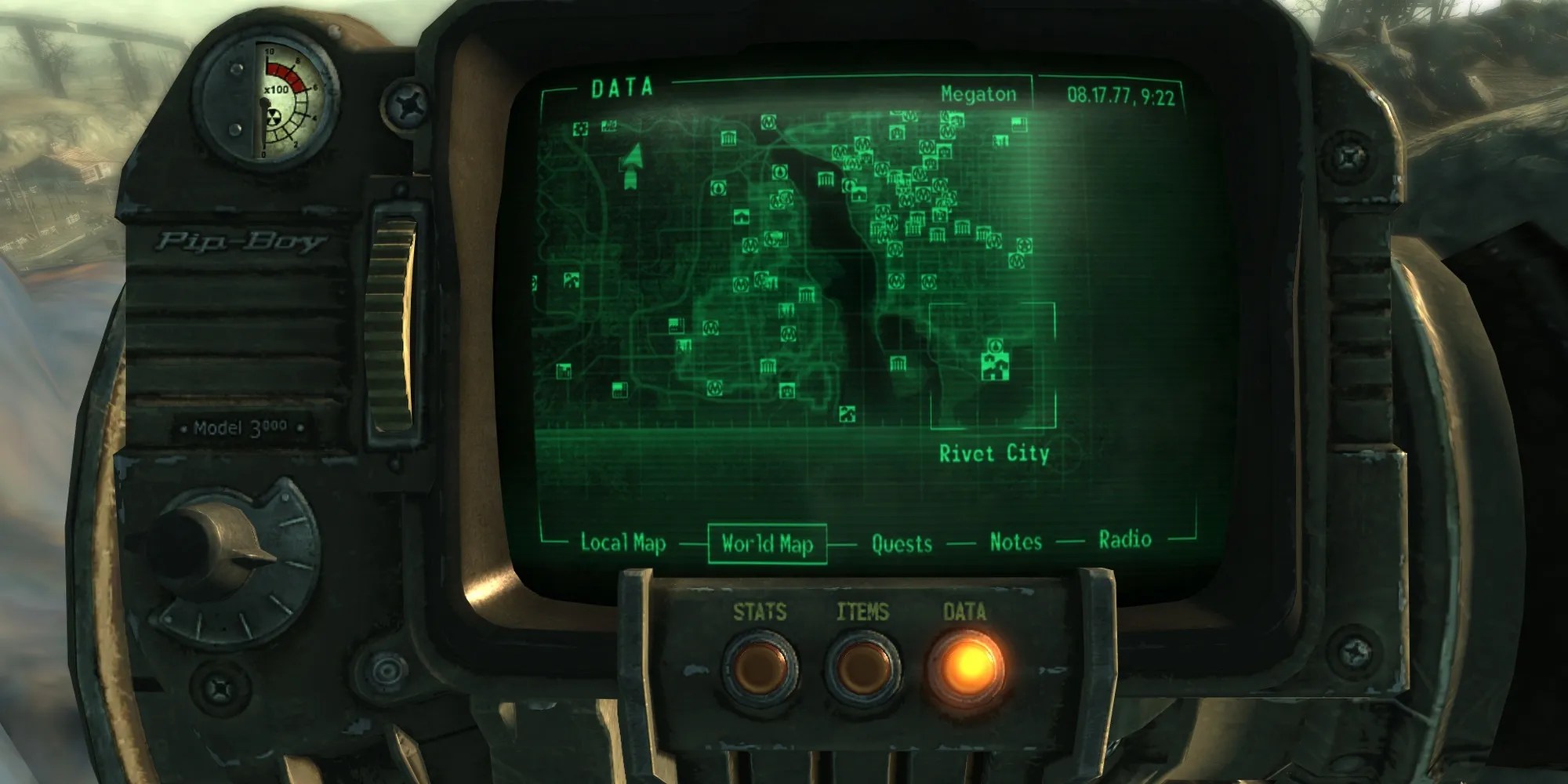Click the Megaton location label
Screen dimensions: 1568x784
(978, 95)
